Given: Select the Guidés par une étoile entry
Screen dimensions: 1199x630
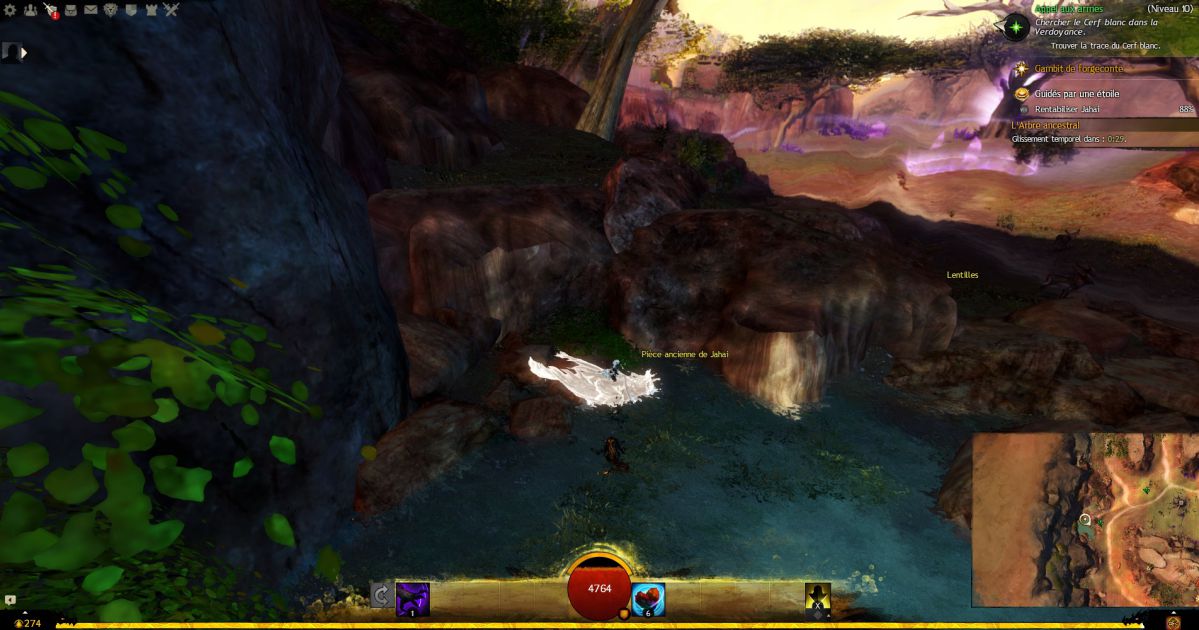Looking at the screenshot, I should point(1076,94).
